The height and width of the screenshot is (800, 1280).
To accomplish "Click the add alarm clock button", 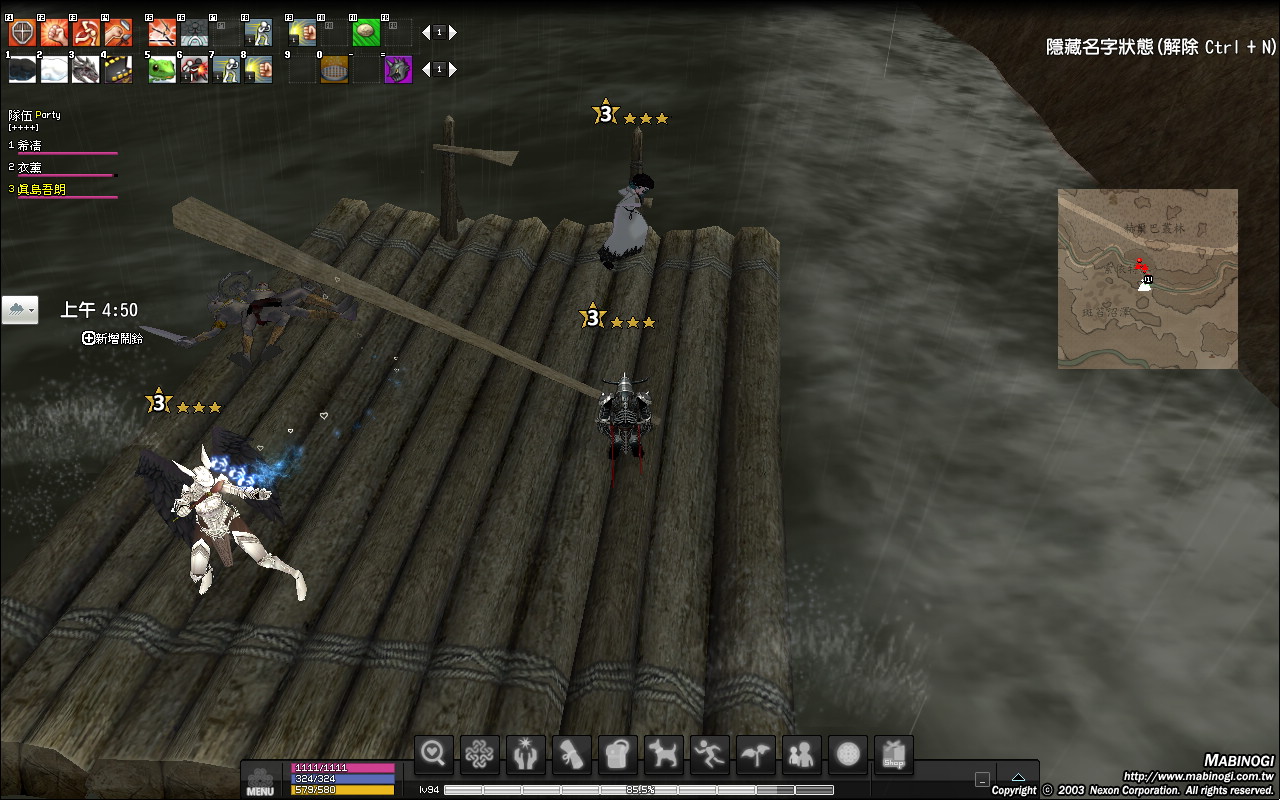I will pyautogui.click(x=89, y=339).
